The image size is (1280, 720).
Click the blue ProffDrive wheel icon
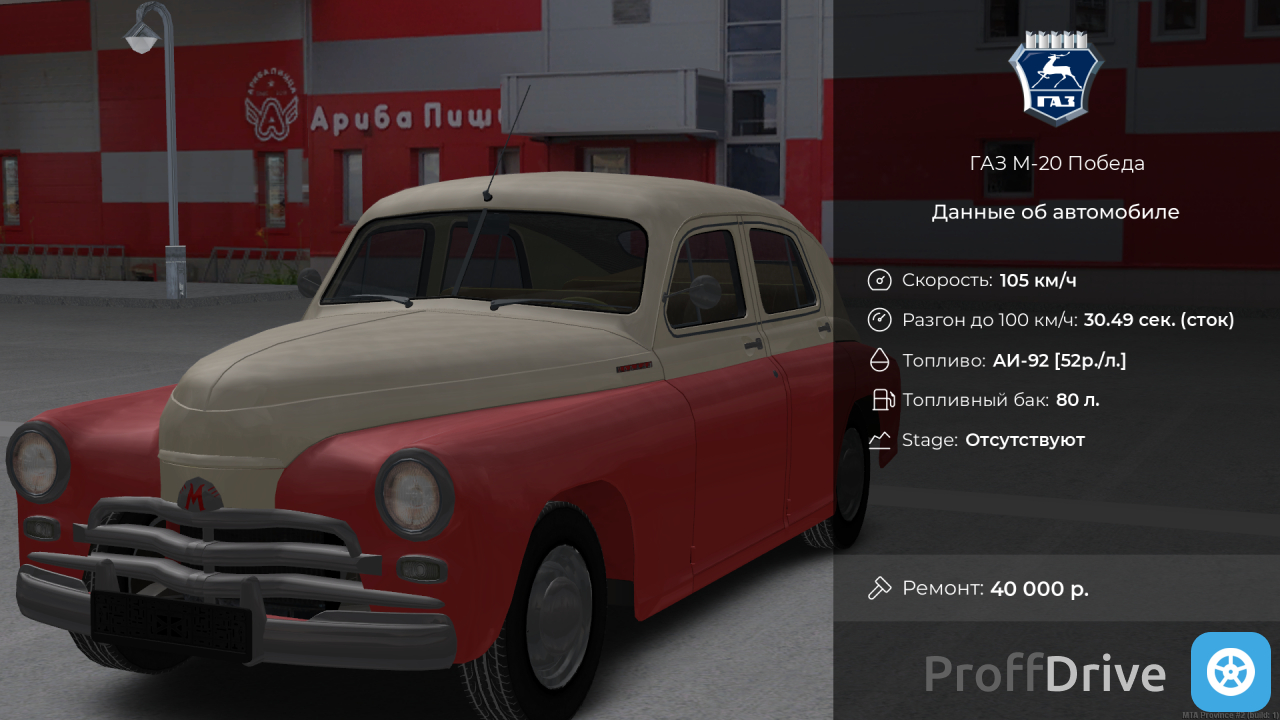tap(1230, 672)
